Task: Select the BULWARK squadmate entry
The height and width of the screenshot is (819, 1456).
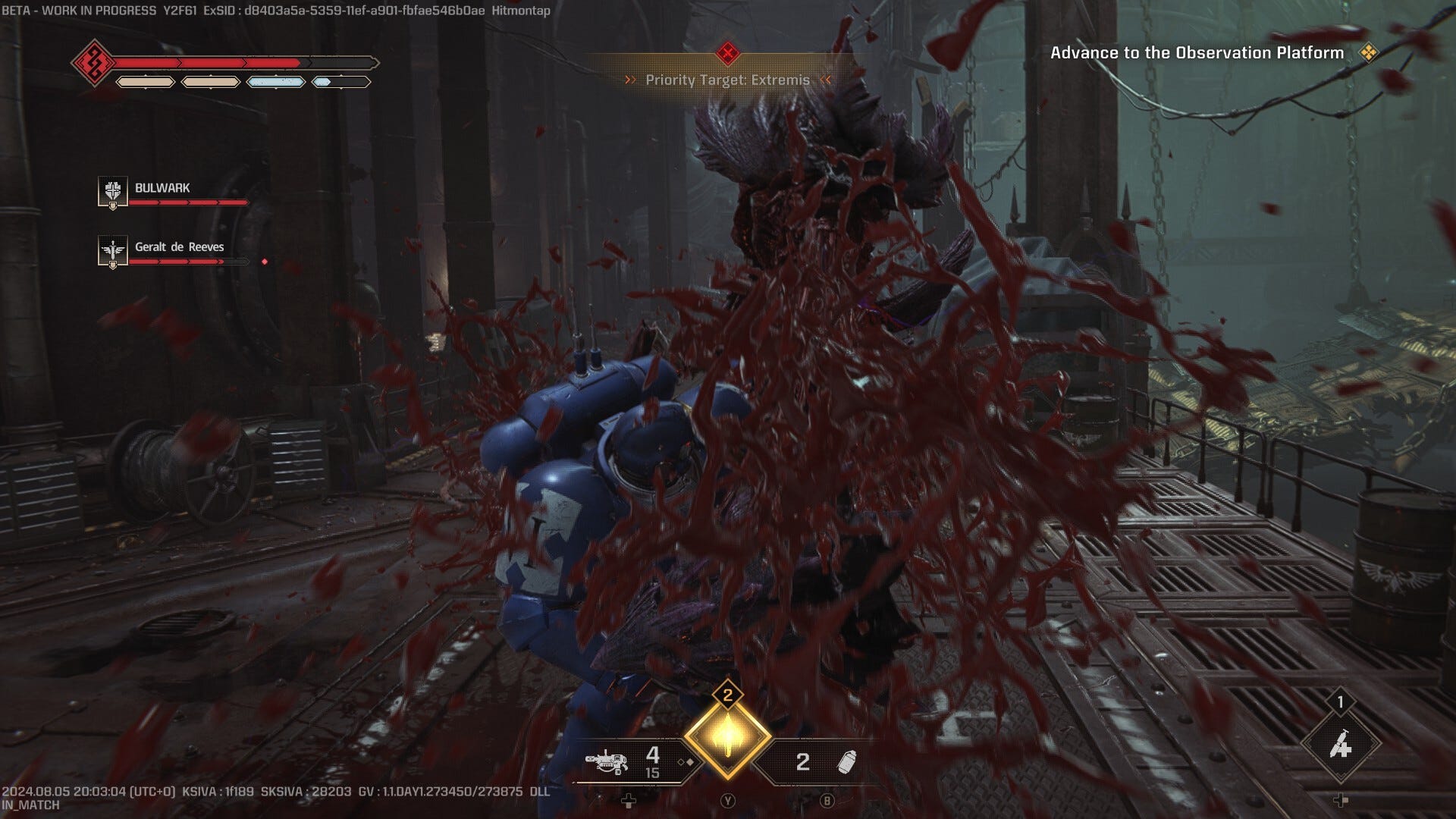Action: [162, 188]
